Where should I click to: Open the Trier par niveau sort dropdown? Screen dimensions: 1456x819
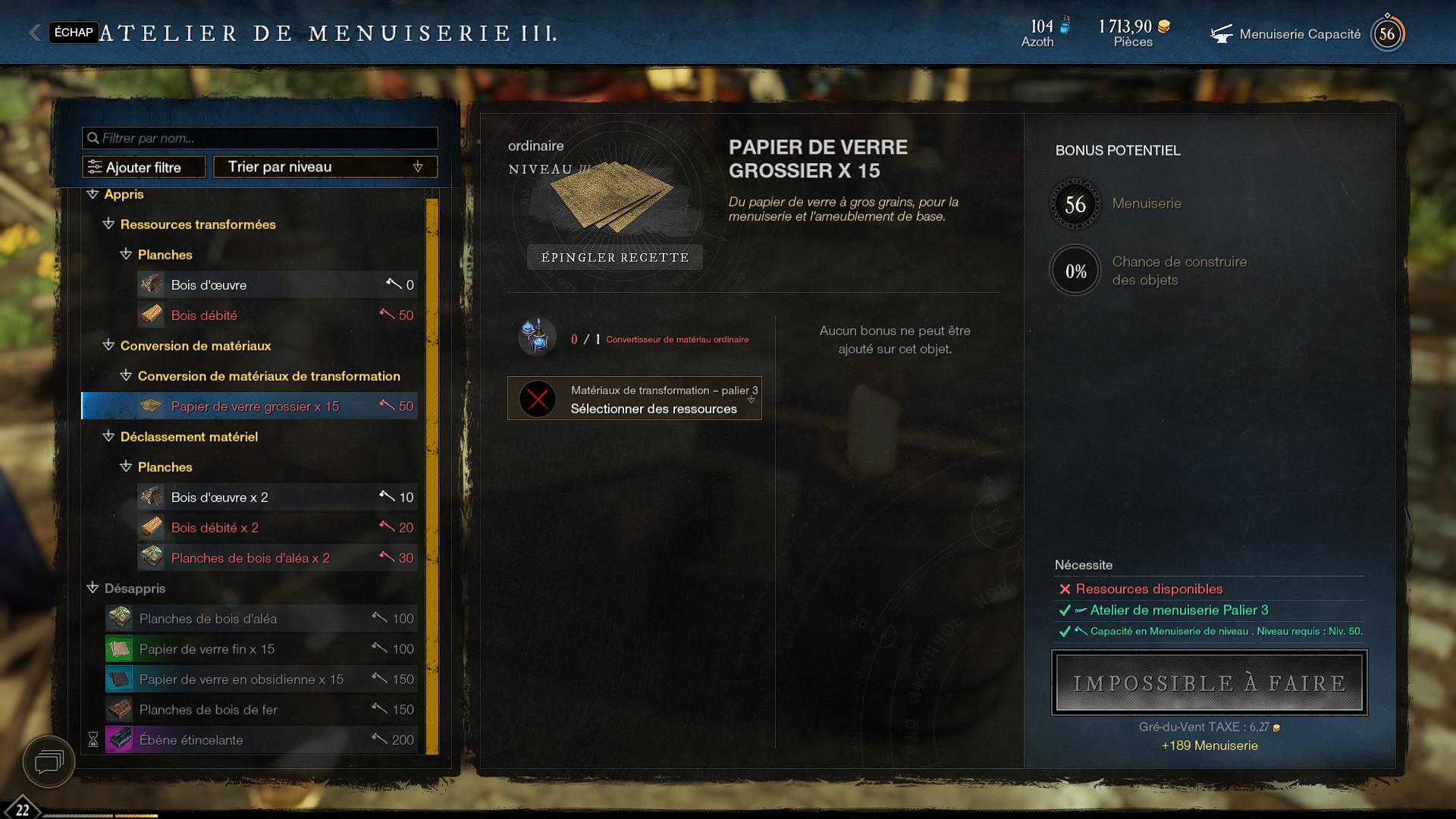pos(325,166)
